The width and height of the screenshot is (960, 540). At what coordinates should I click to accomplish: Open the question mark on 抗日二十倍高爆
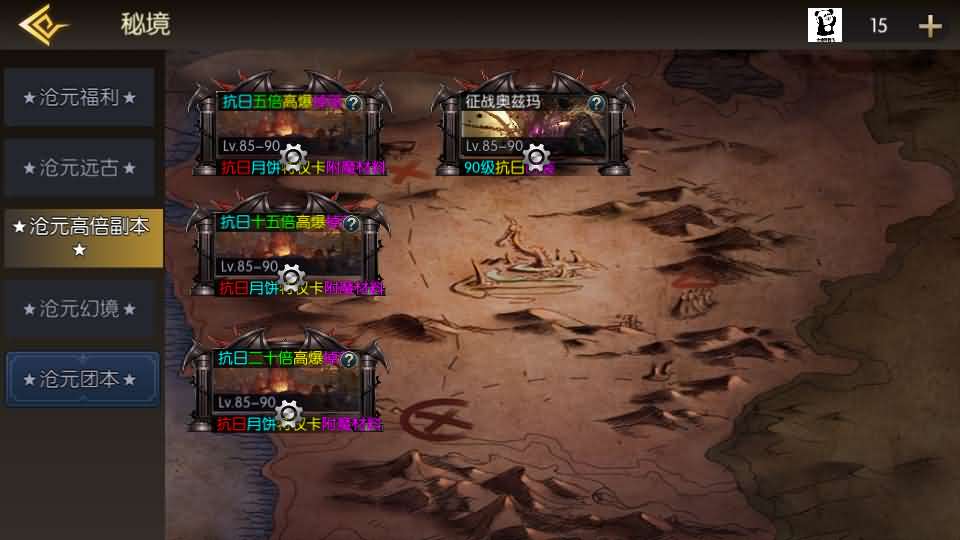point(349,359)
